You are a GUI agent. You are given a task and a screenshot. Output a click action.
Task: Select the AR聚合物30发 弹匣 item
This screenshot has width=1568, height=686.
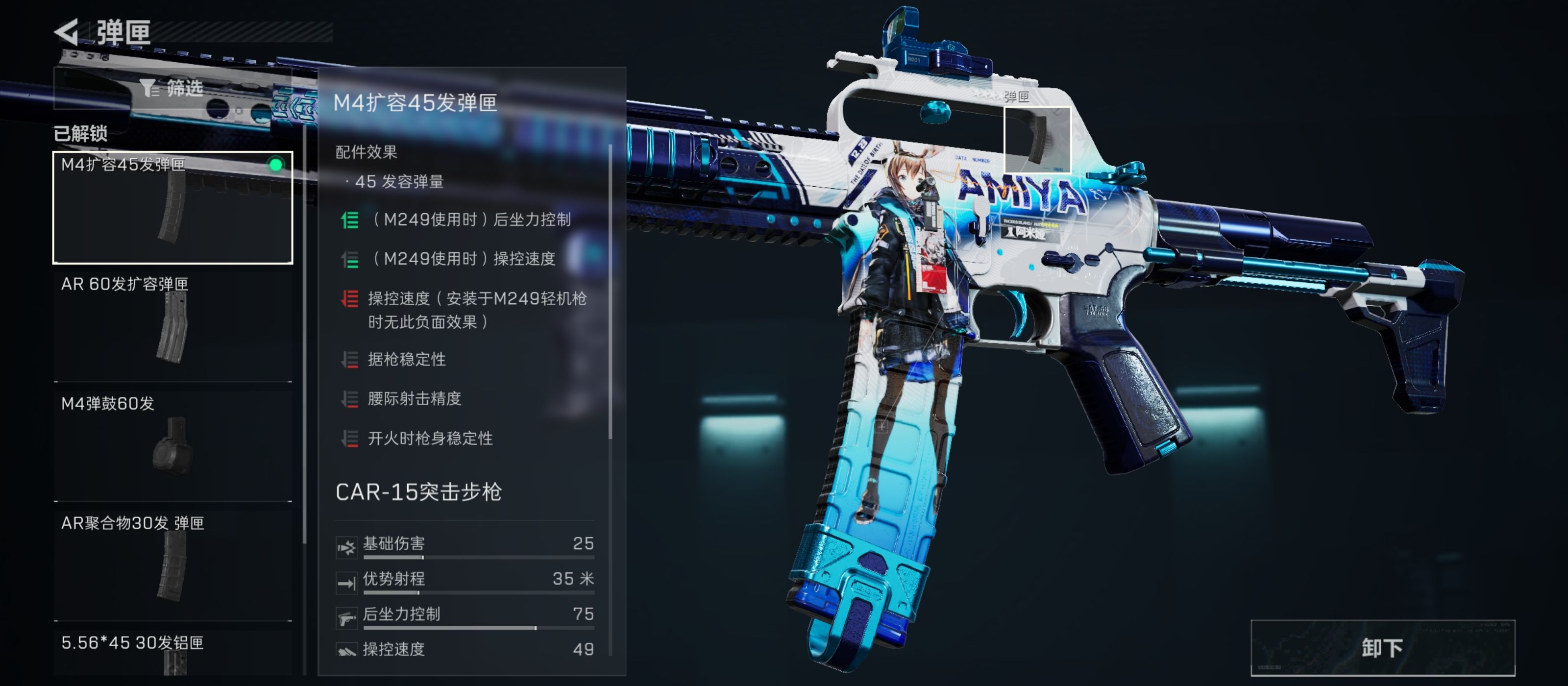click(x=173, y=565)
